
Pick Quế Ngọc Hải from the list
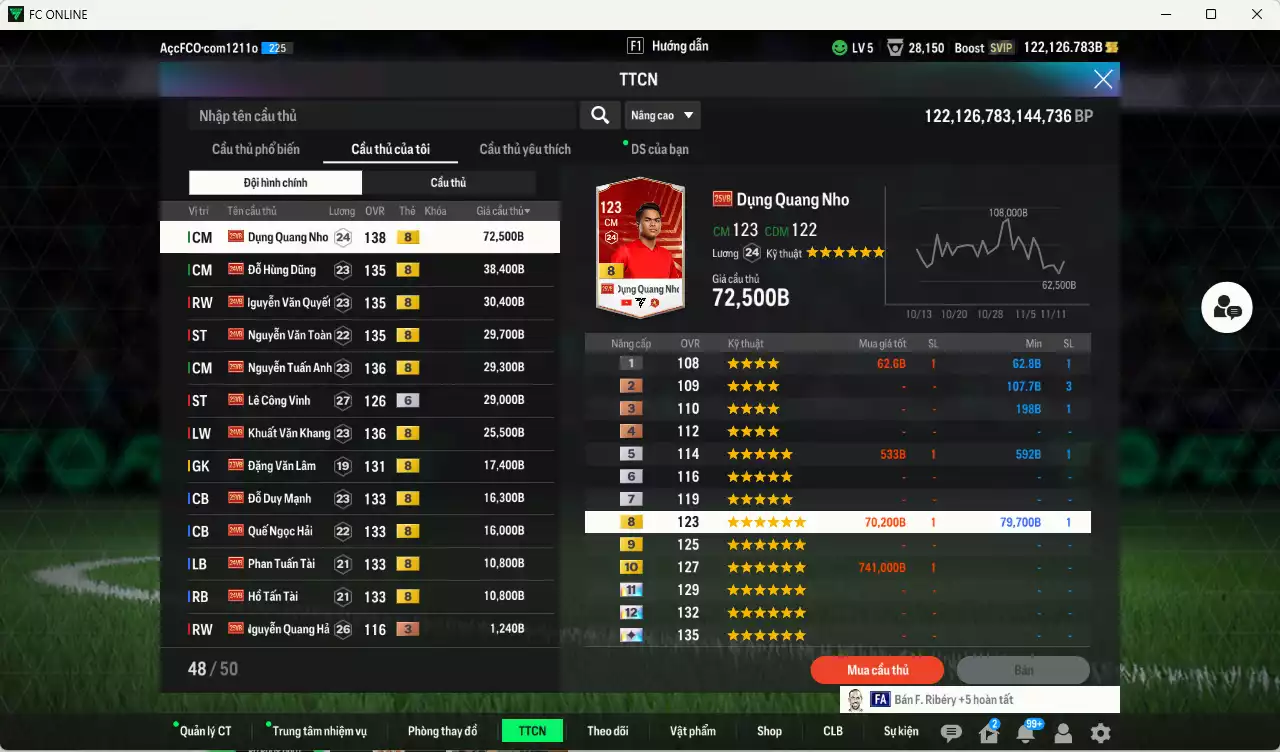point(358,532)
